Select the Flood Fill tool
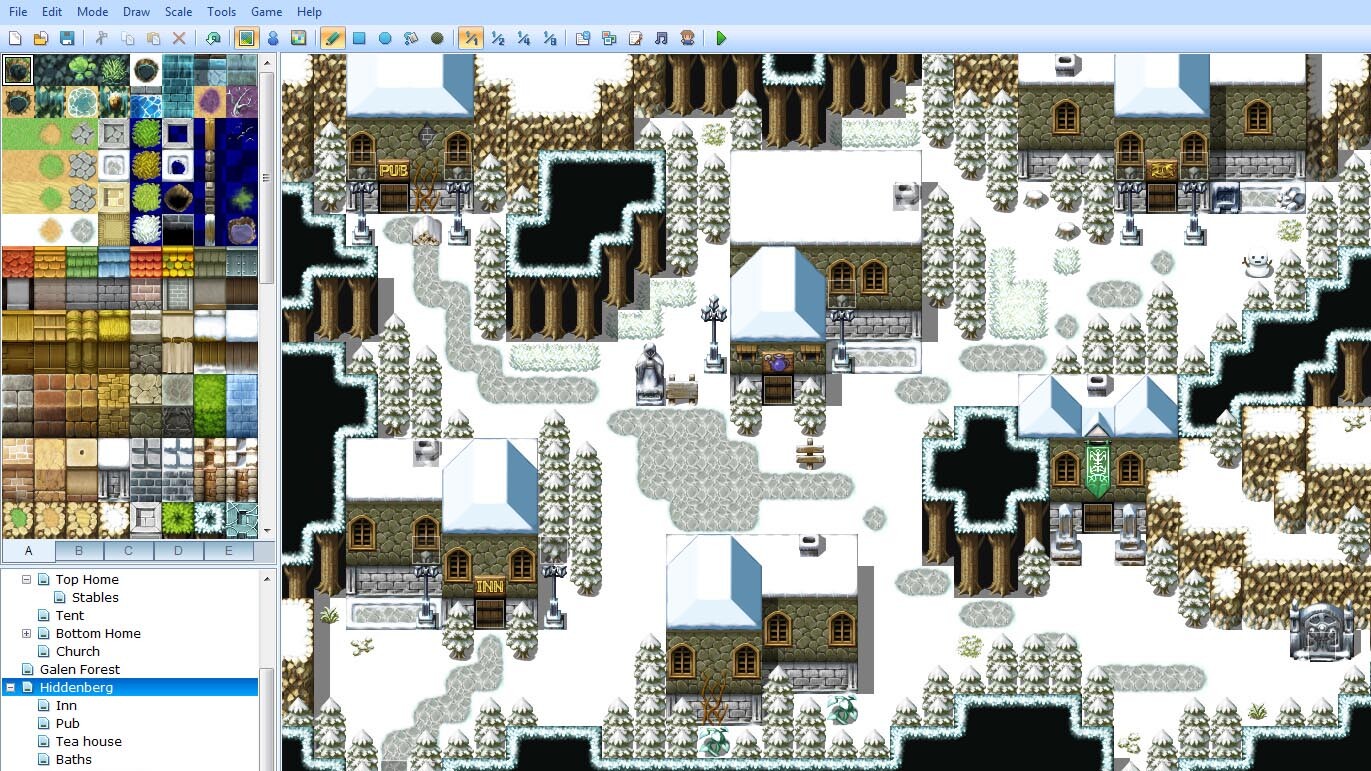Image resolution: width=1371 pixels, height=771 pixels. coord(411,38)
